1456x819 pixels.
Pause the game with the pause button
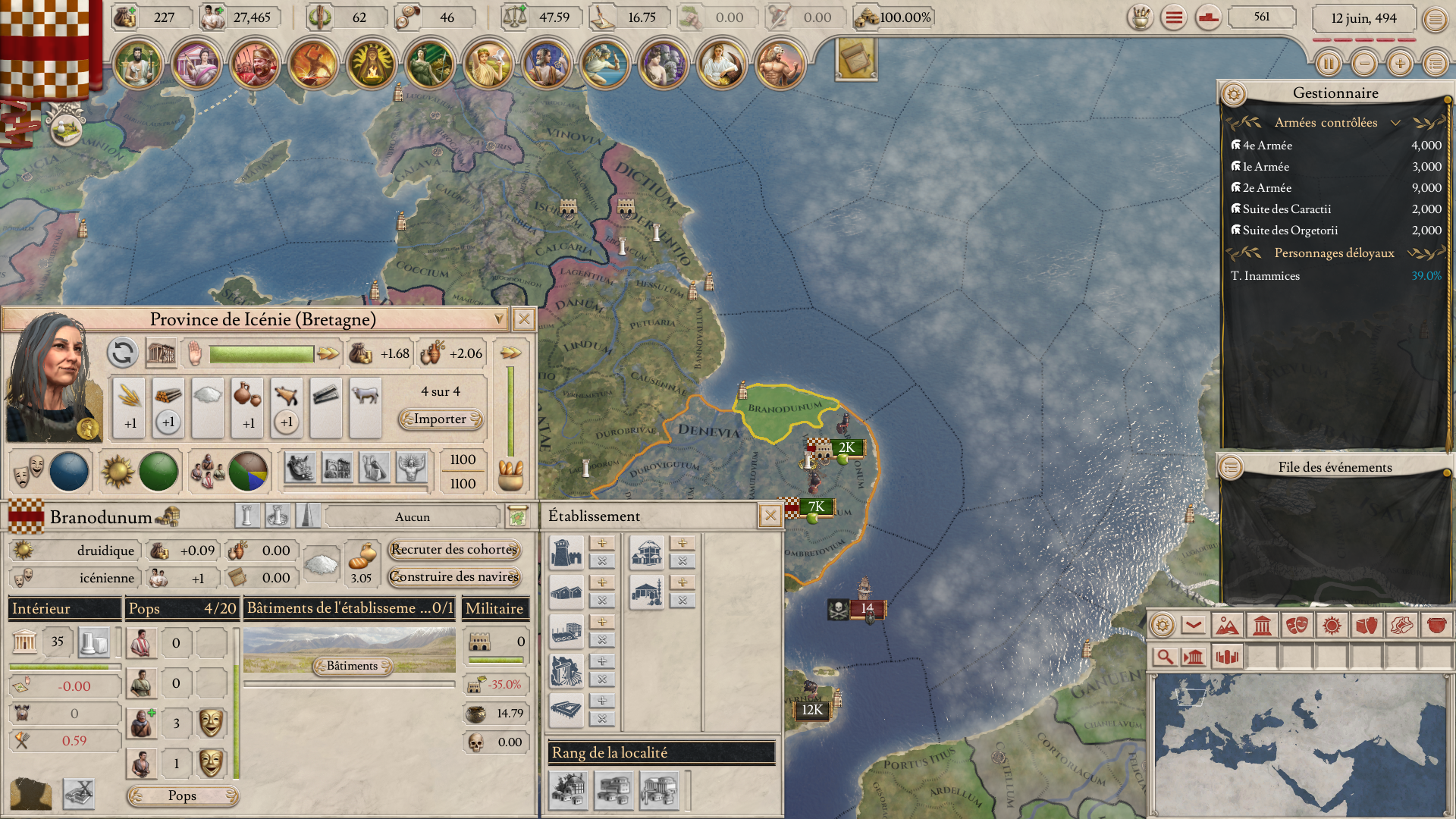pos(1328,64)
